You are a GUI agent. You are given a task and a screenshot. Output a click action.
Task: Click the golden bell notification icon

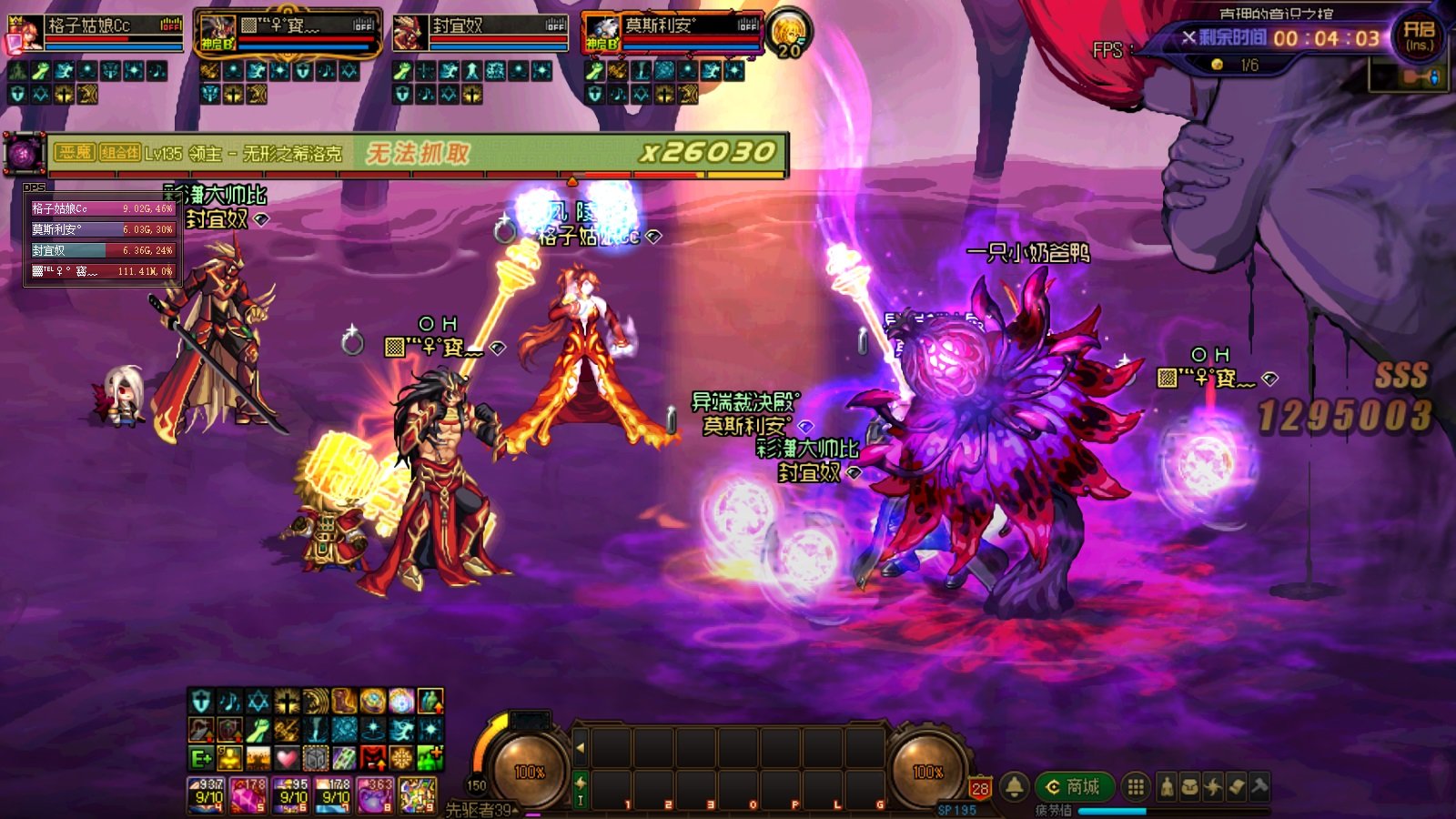pyautogui.click(x=1015, y=786)
